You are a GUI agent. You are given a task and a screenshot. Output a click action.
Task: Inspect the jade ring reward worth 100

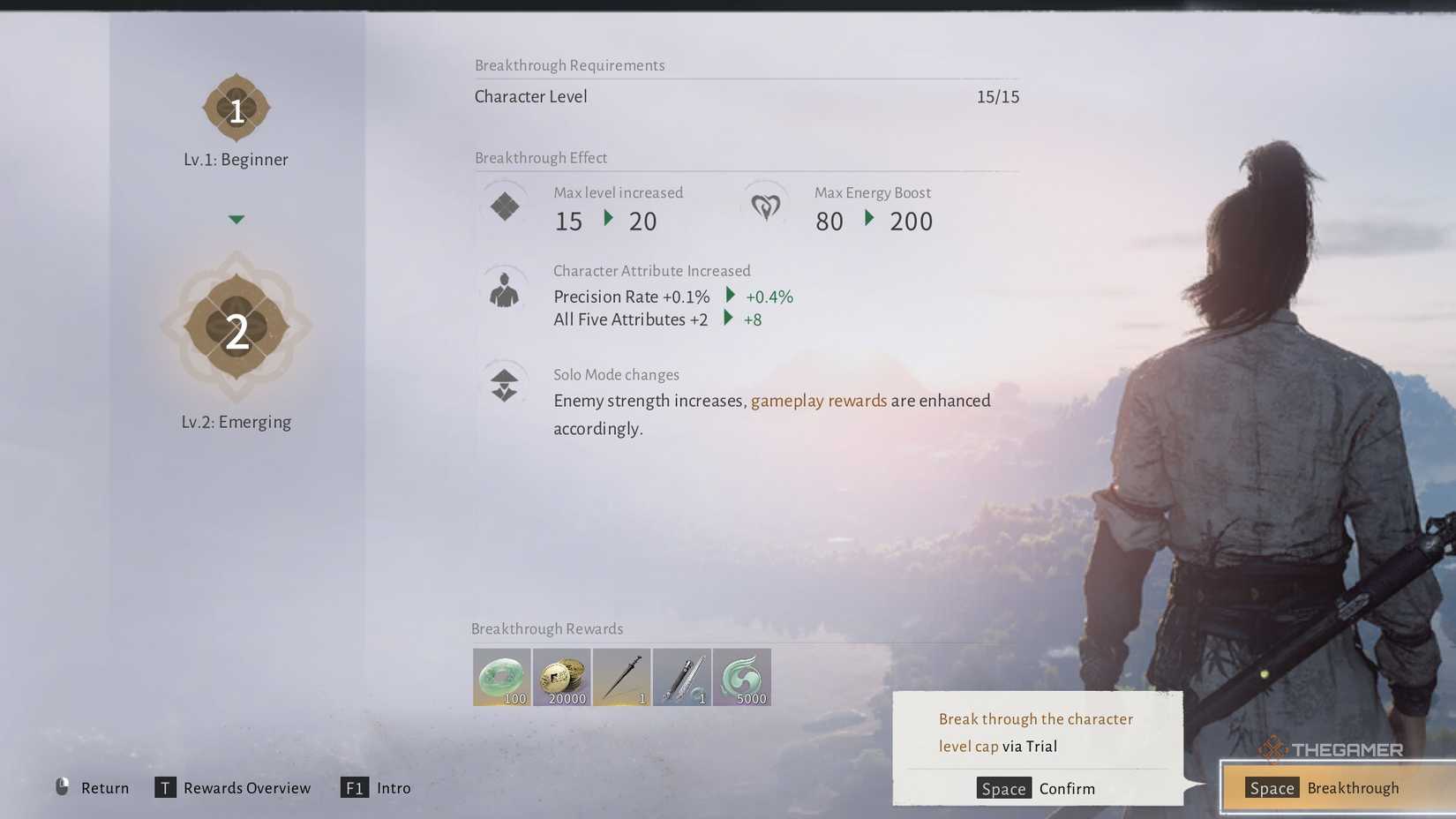501,676
